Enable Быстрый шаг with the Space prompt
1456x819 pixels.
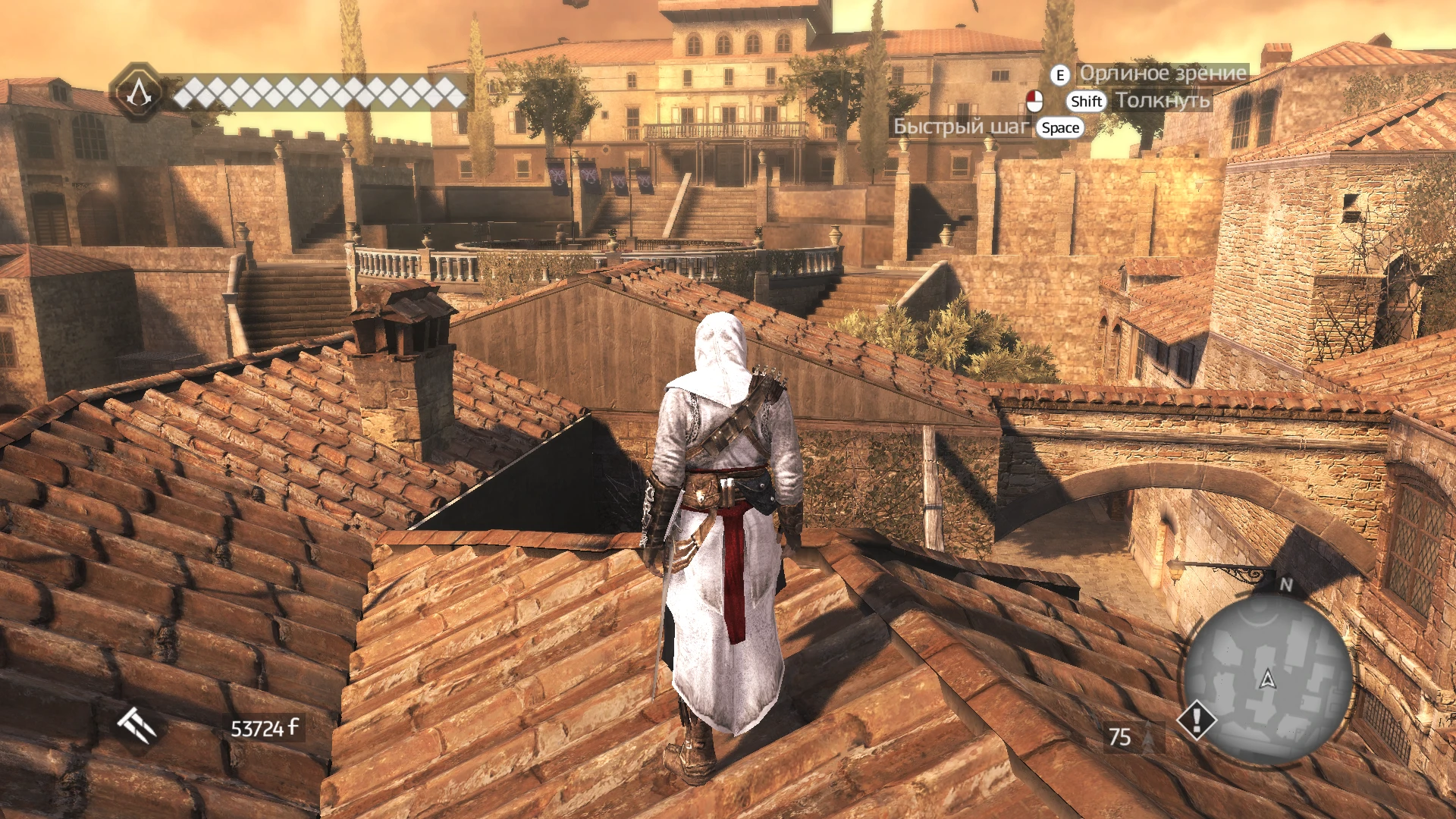(1059, 128)
